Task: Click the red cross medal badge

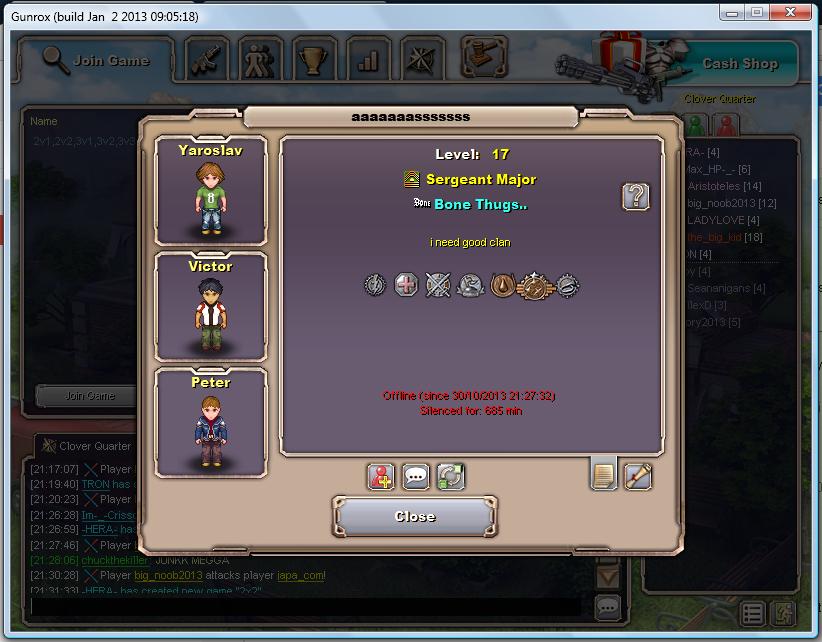Action: 406,286
